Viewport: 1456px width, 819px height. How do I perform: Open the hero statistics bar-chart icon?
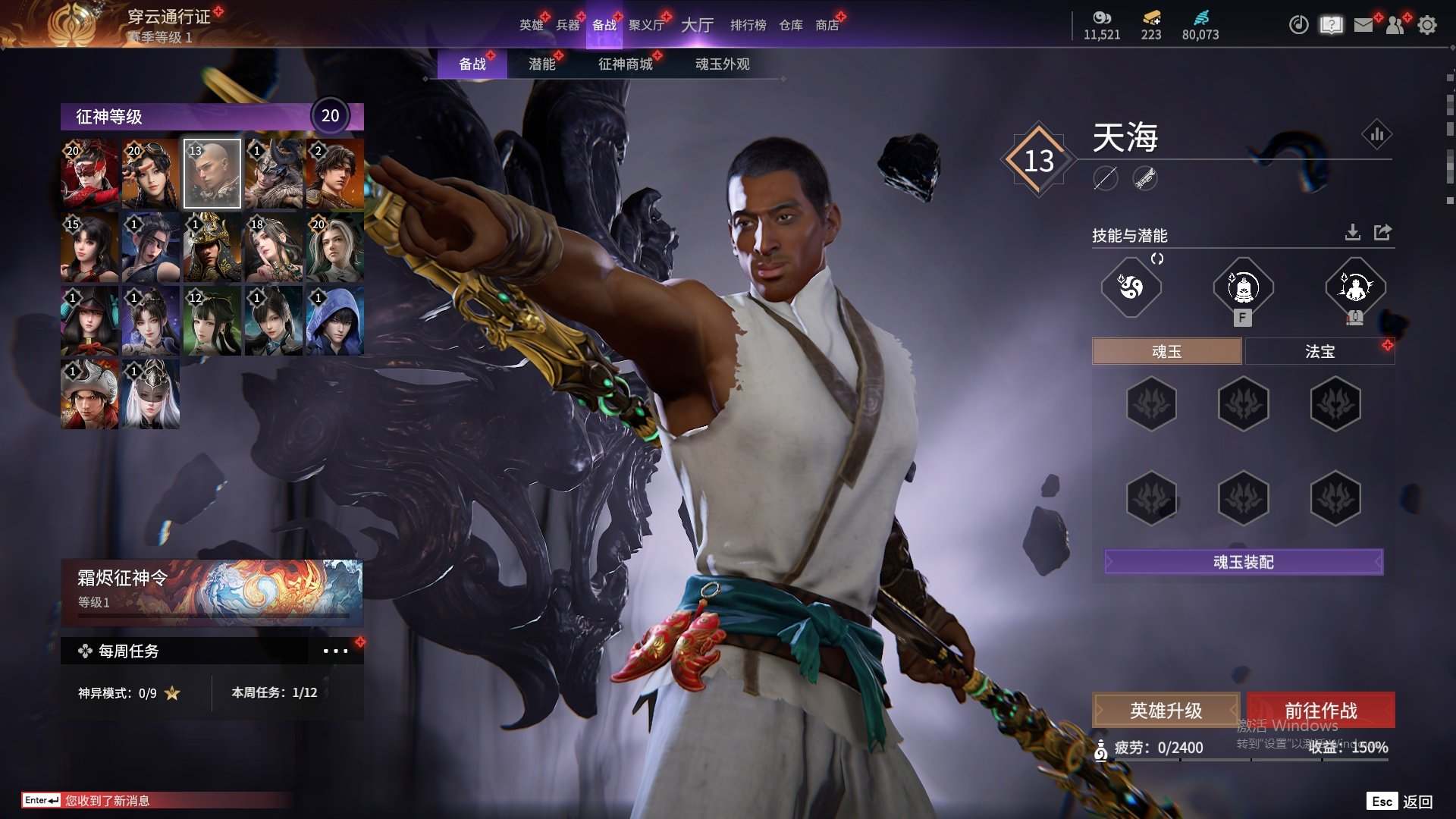pyautogui.click(x=1376, y=135)
